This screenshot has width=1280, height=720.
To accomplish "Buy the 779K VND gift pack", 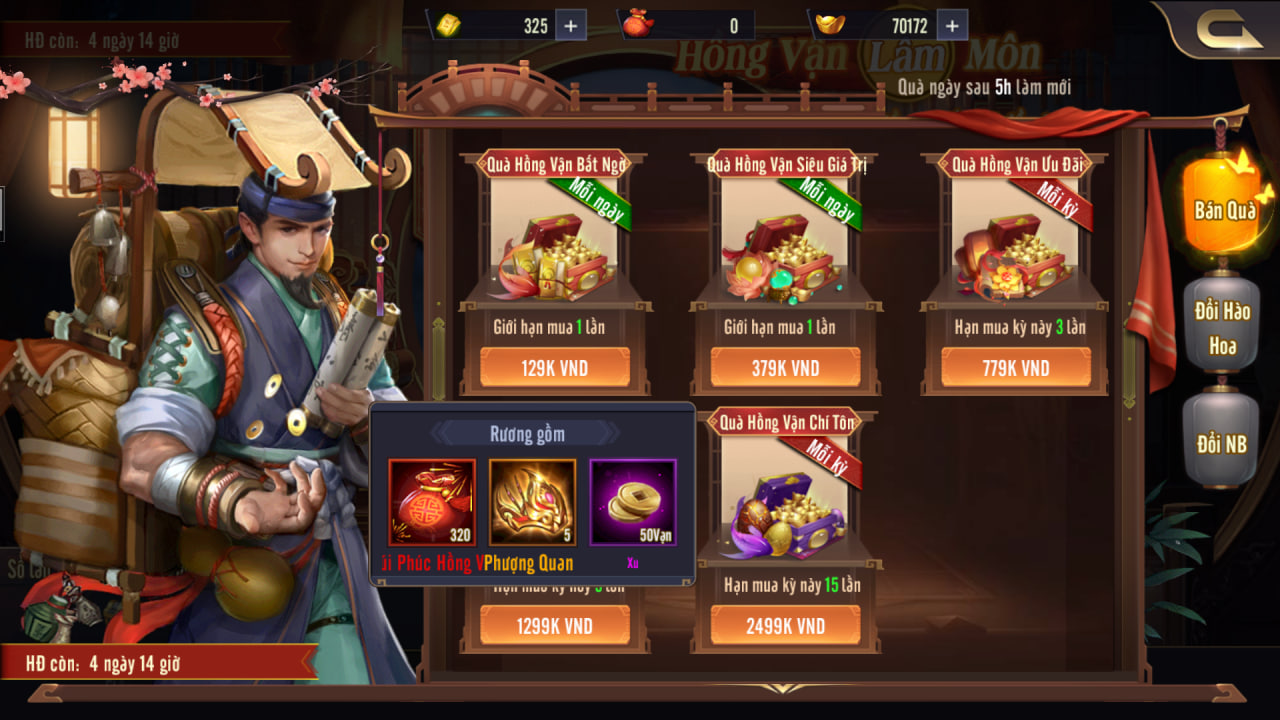I will pyautogui.click(x=1015, y=368).
